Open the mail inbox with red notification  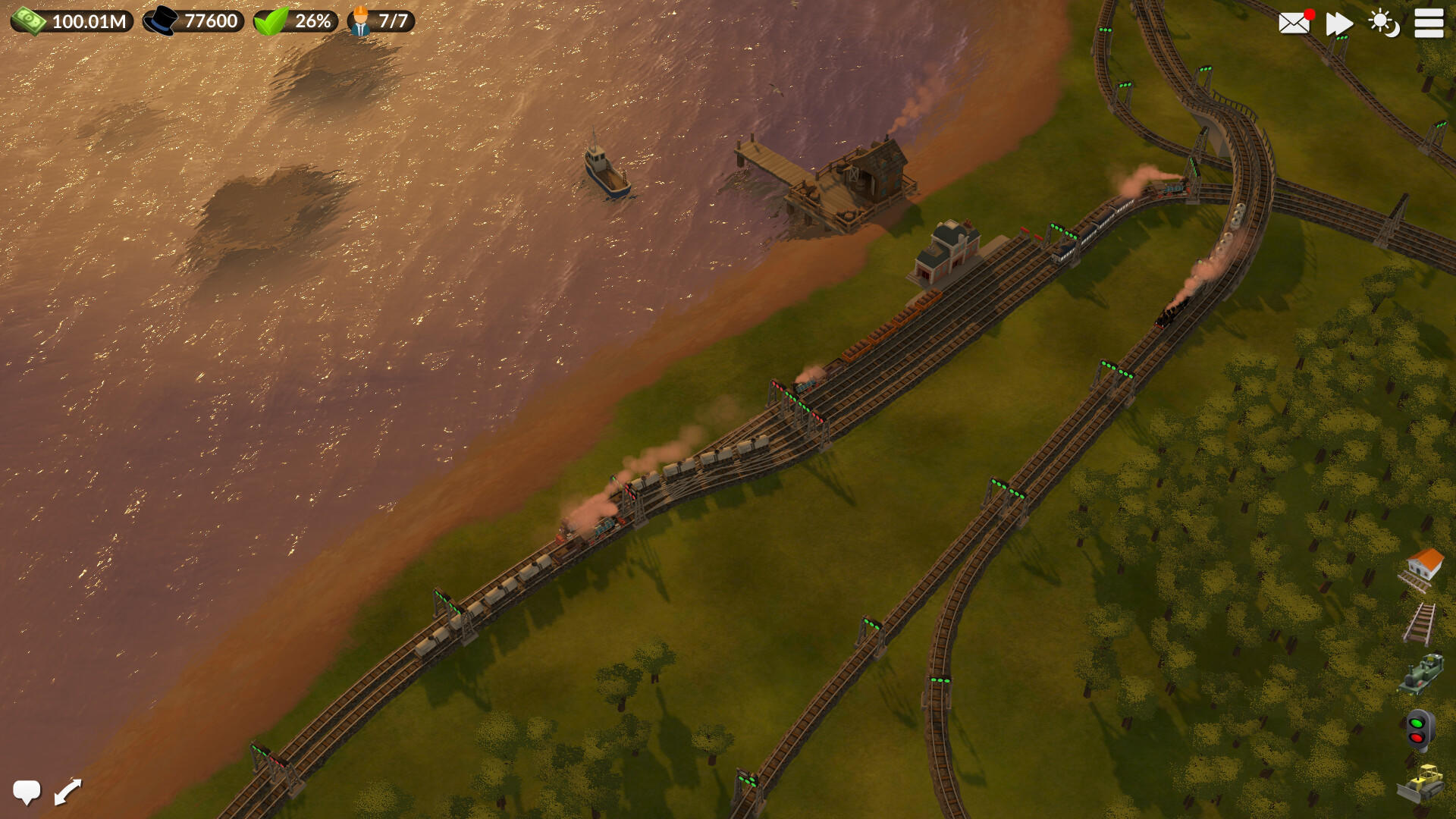click(x=1293, y=23)
